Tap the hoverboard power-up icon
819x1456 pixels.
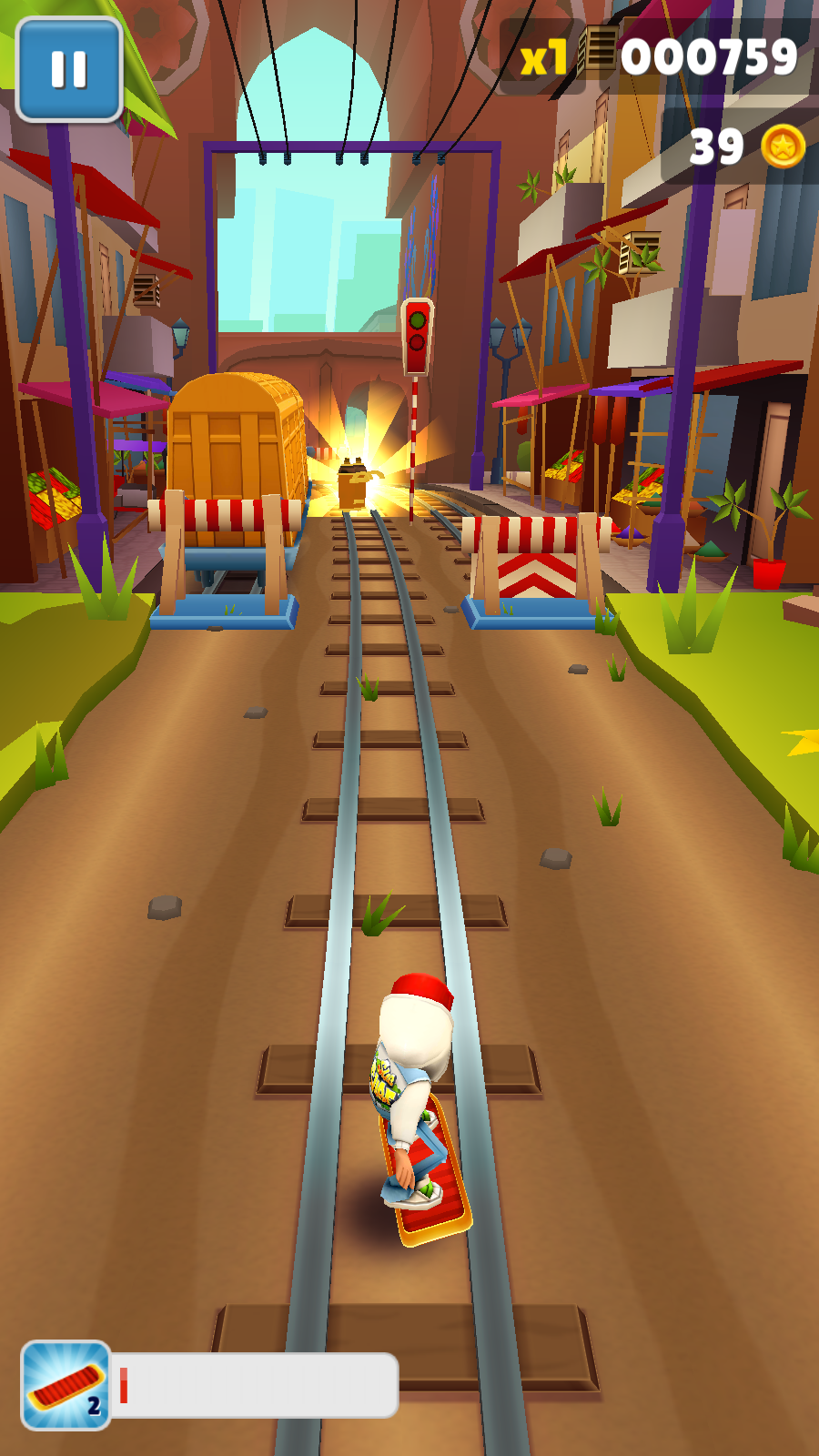tap(66, 1384)
